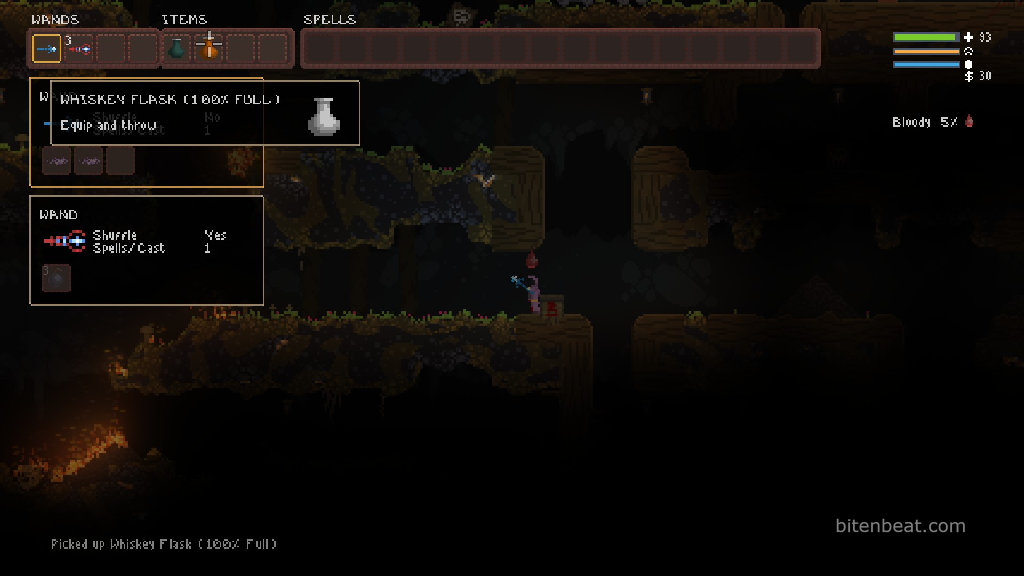Viewport: 1024px width, 576px height.
Task: Click the spell slot in the shuffle wand panel
Action: (x=56, y=278)
